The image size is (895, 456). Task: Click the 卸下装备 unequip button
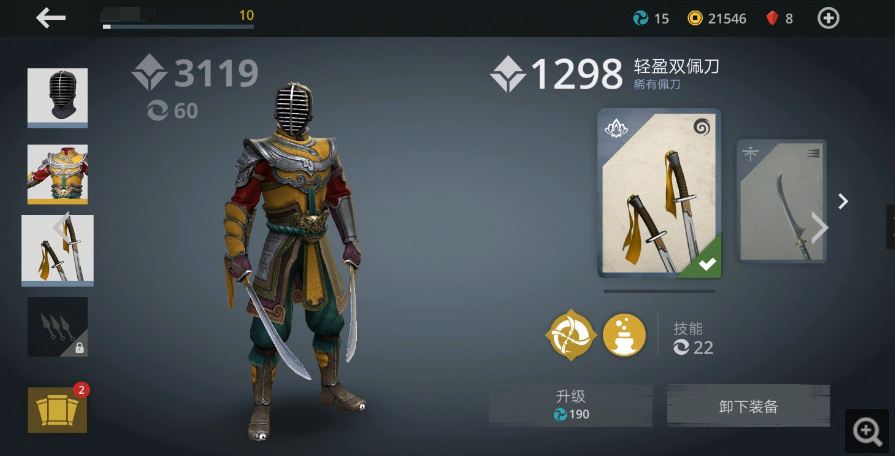pyautogui.click(x=748, y=406)
